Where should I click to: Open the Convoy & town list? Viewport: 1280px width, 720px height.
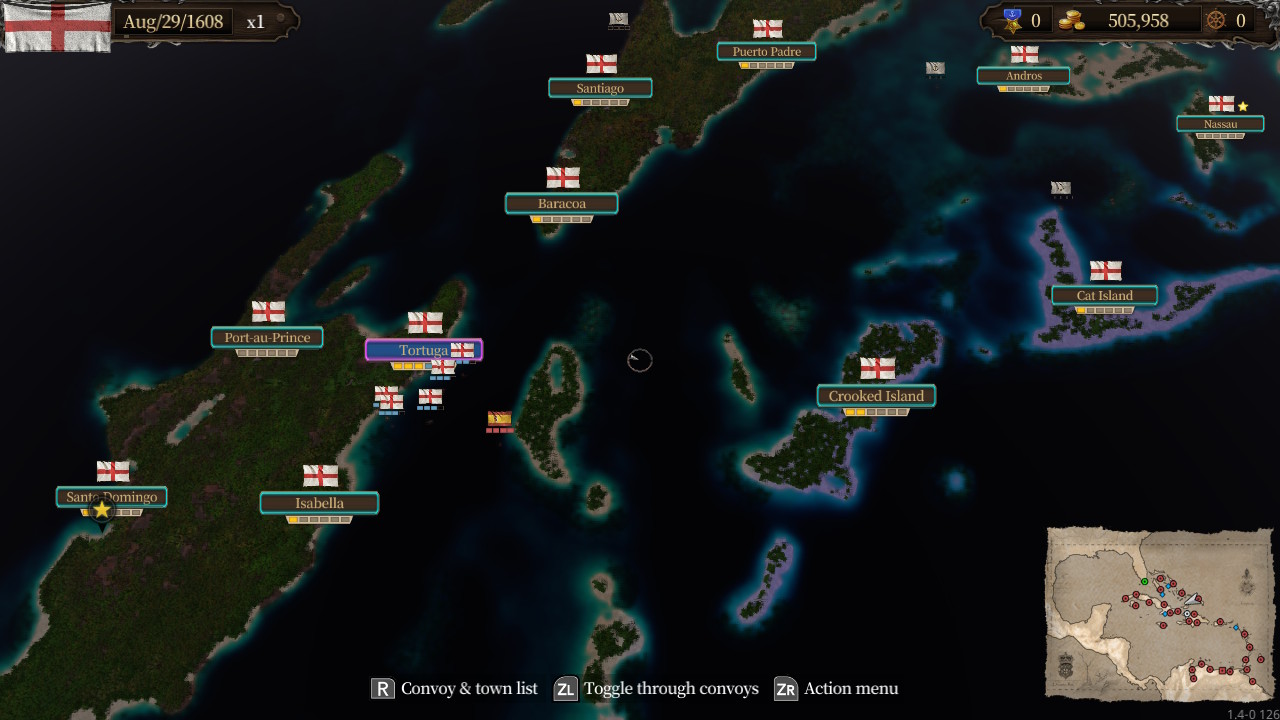[381, 688]
